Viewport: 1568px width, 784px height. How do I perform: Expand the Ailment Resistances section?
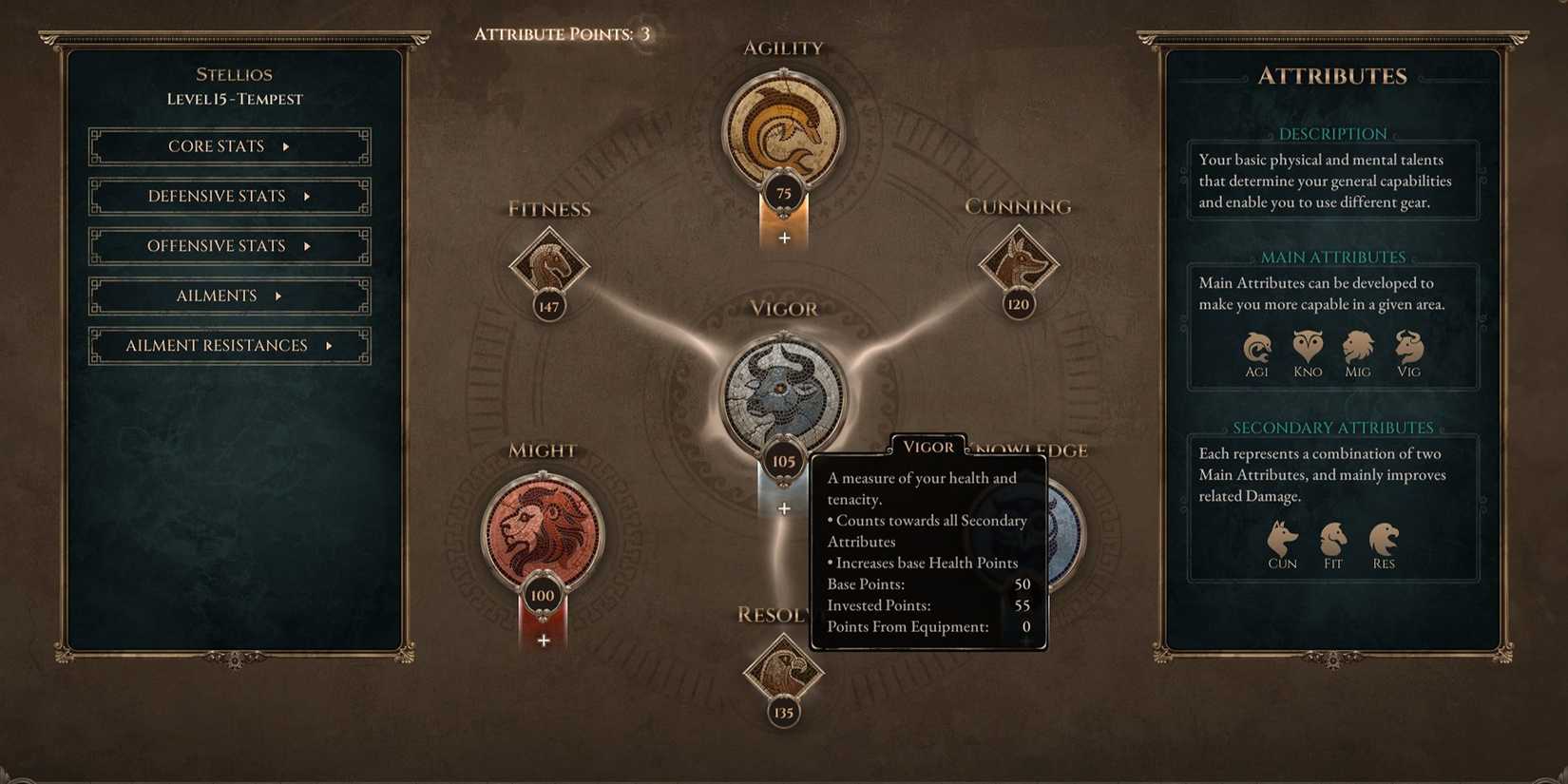(228, 345)
